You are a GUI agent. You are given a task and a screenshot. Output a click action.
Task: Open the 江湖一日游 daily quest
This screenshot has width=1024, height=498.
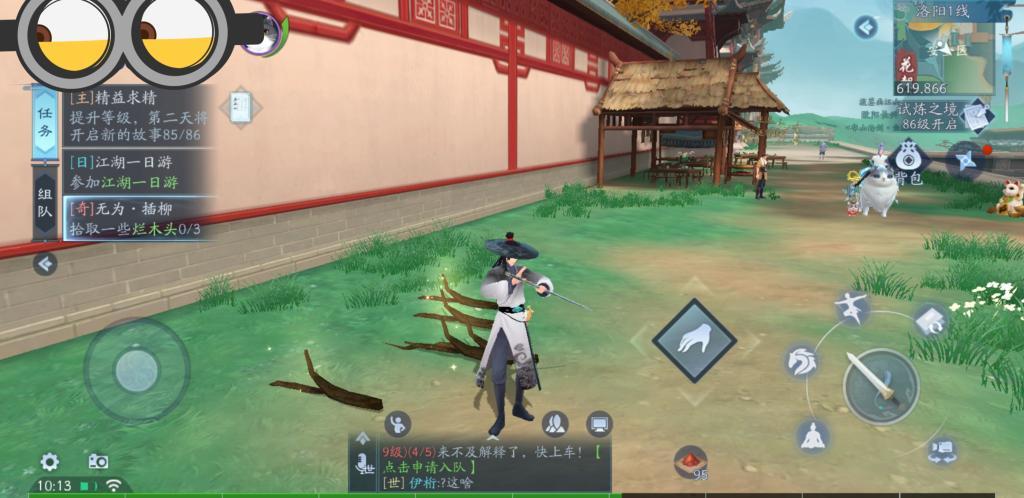pyautogui.click(x=135, y=172)
